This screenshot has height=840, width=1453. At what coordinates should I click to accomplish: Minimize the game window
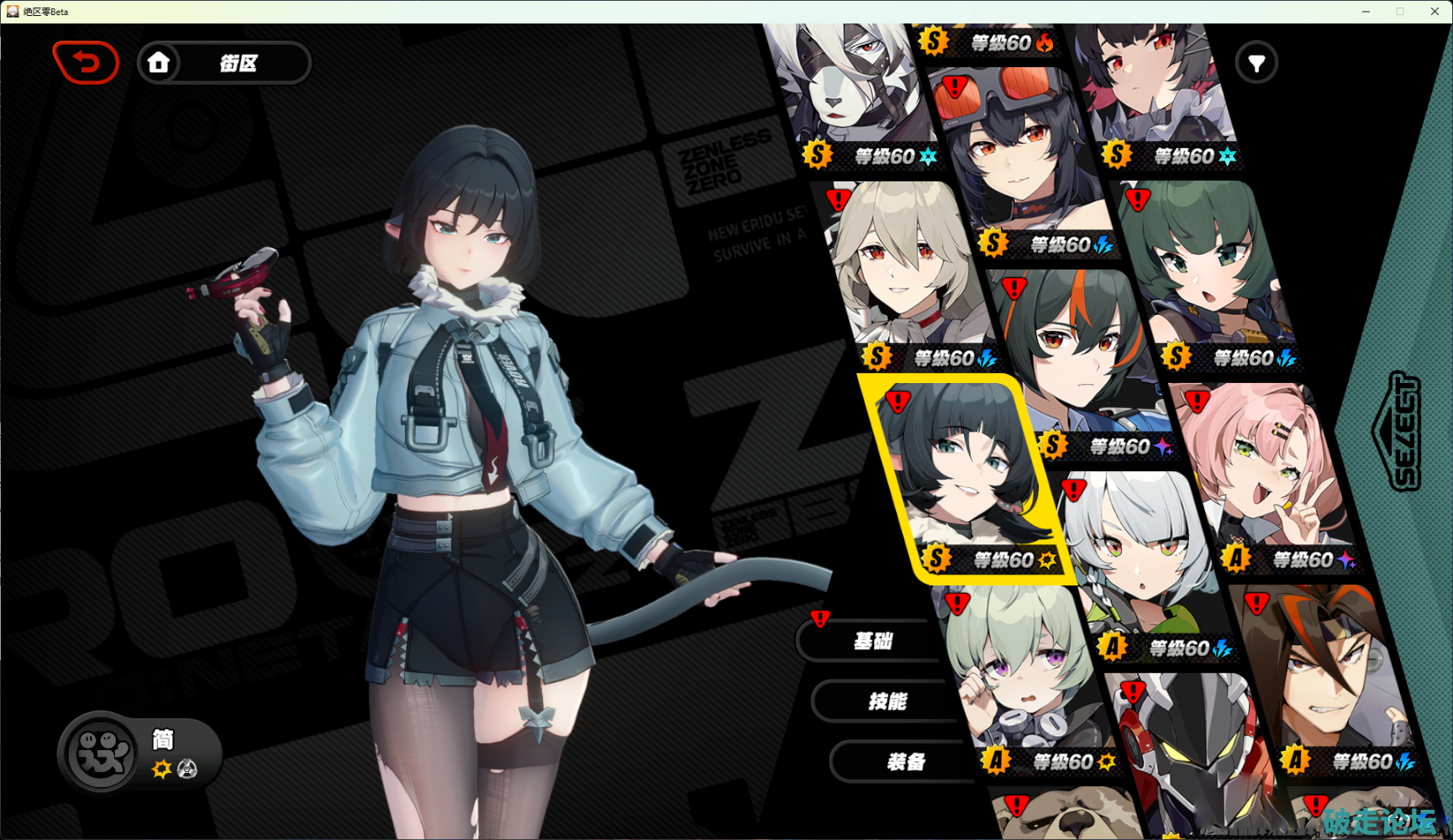pyautogui.click(x=1366, y=11)
